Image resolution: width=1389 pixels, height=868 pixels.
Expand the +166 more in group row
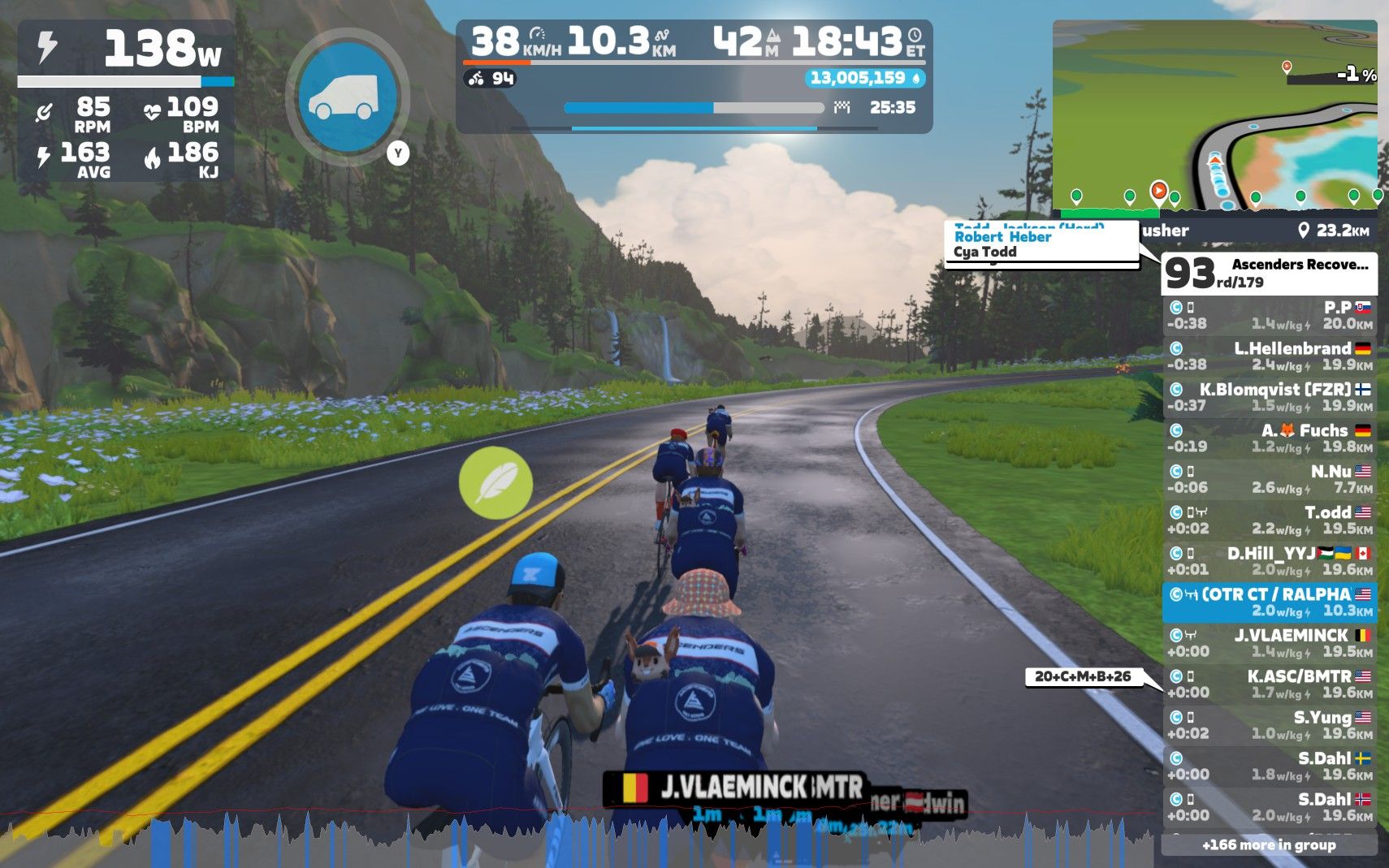click(x=1269, y=845)
